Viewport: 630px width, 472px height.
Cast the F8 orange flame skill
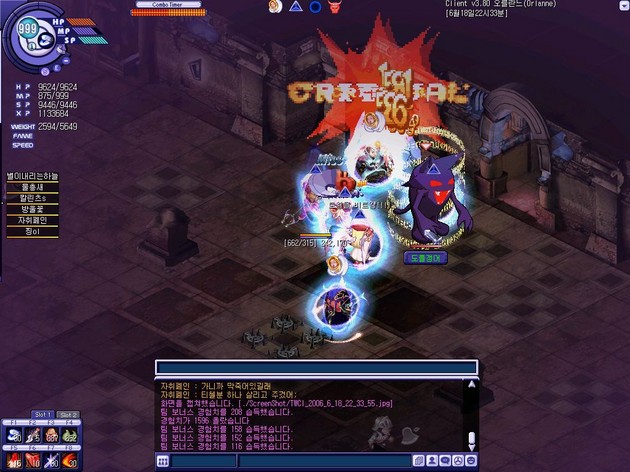[70, 460]
